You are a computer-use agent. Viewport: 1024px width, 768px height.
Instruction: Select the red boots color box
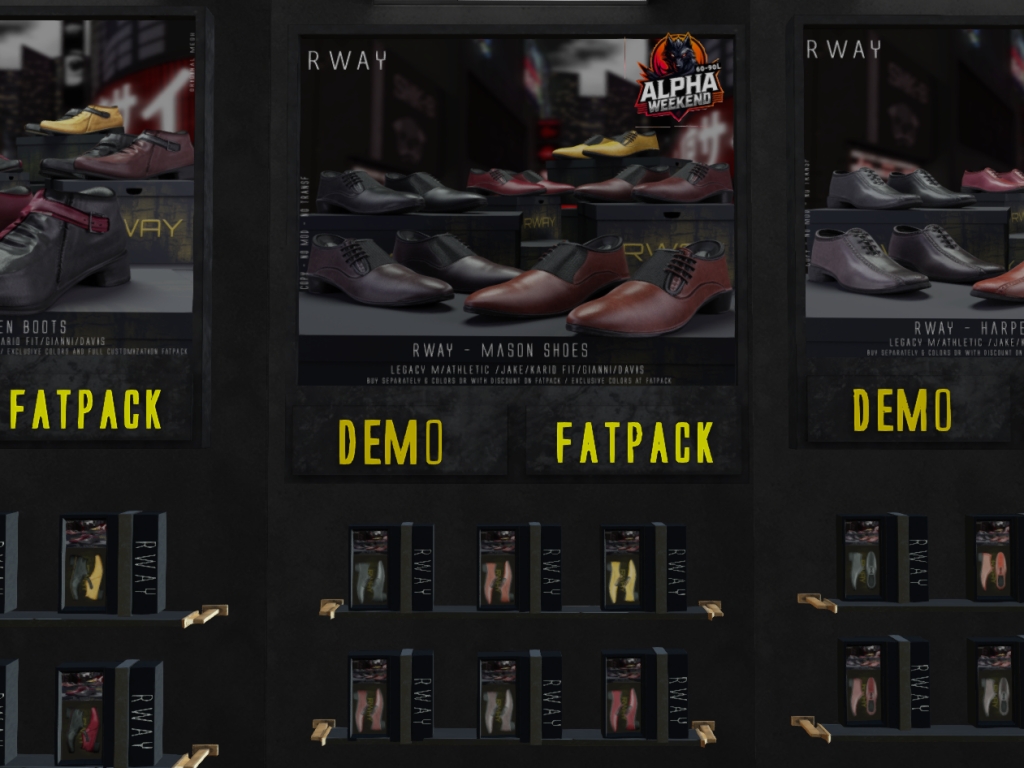pyautogui.click(x=86, y=715)
